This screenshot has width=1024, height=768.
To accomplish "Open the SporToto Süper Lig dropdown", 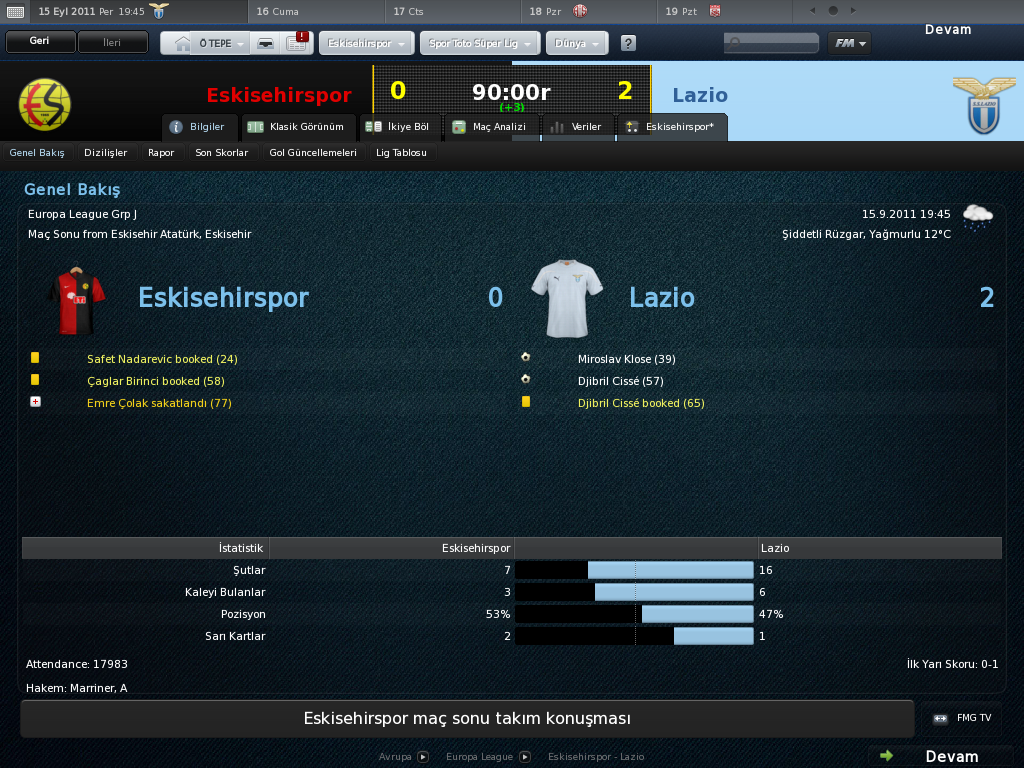I will click(481, 45).
